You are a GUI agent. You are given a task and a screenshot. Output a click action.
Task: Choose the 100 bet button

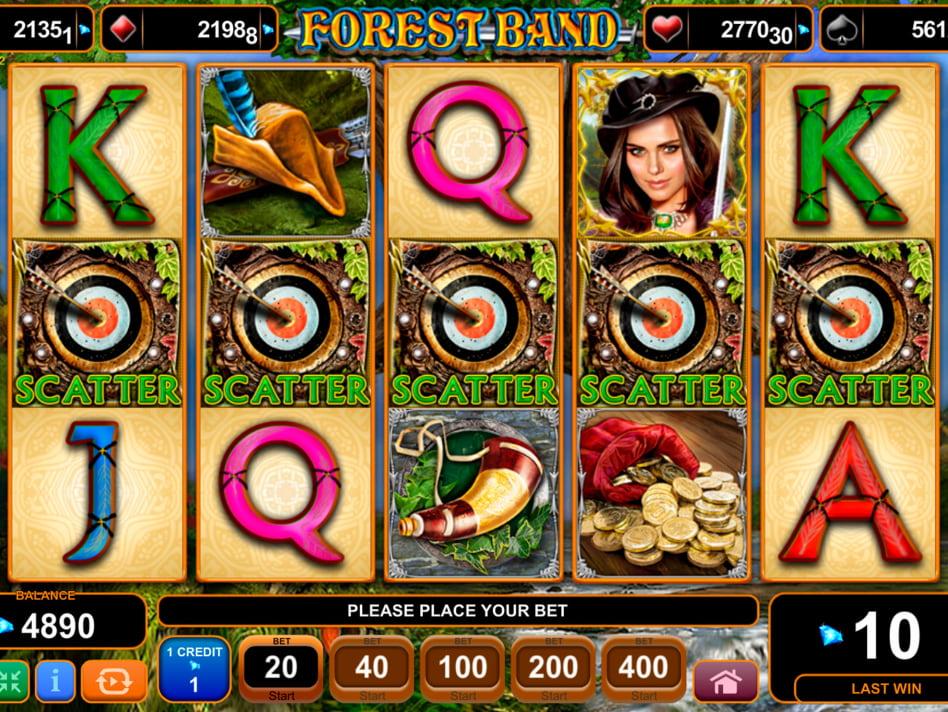[462, 668]
